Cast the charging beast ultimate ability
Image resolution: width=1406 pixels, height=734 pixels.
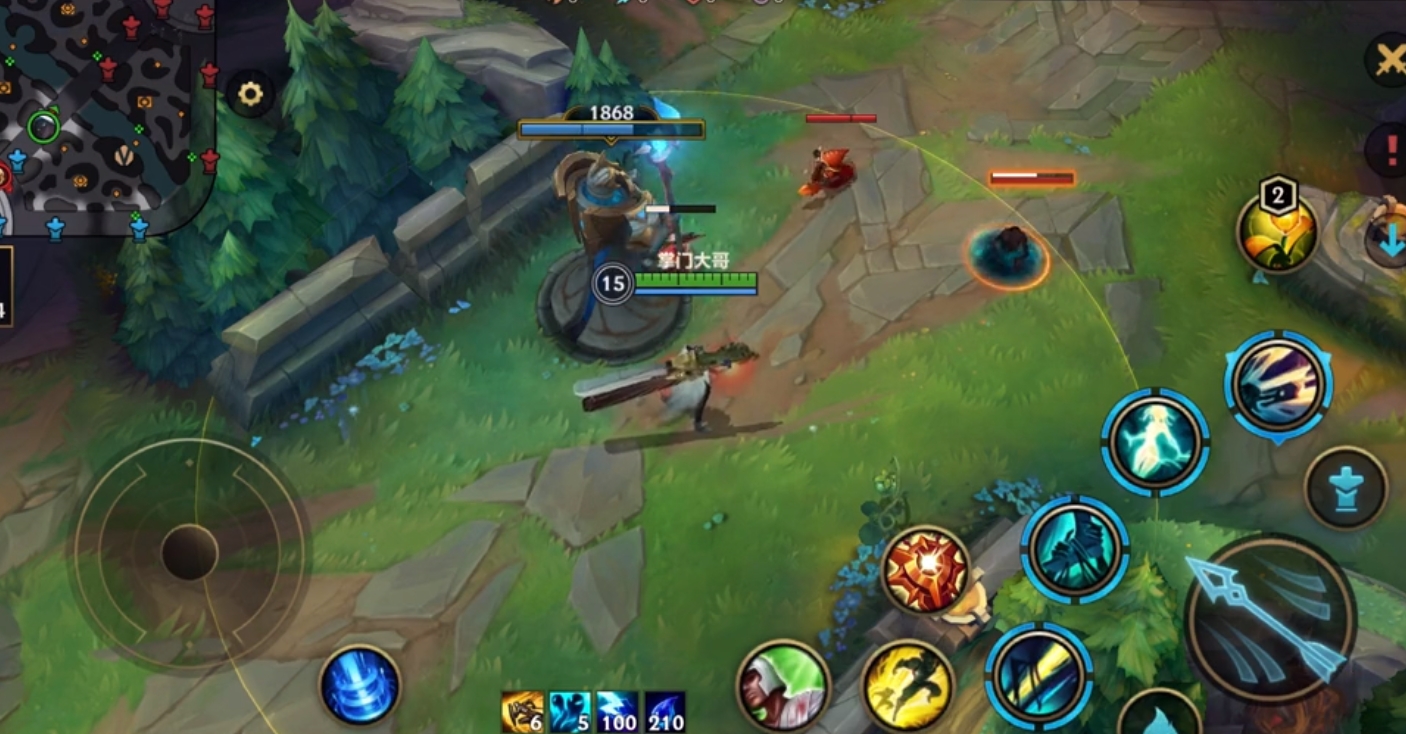(x=1278, y=385)
